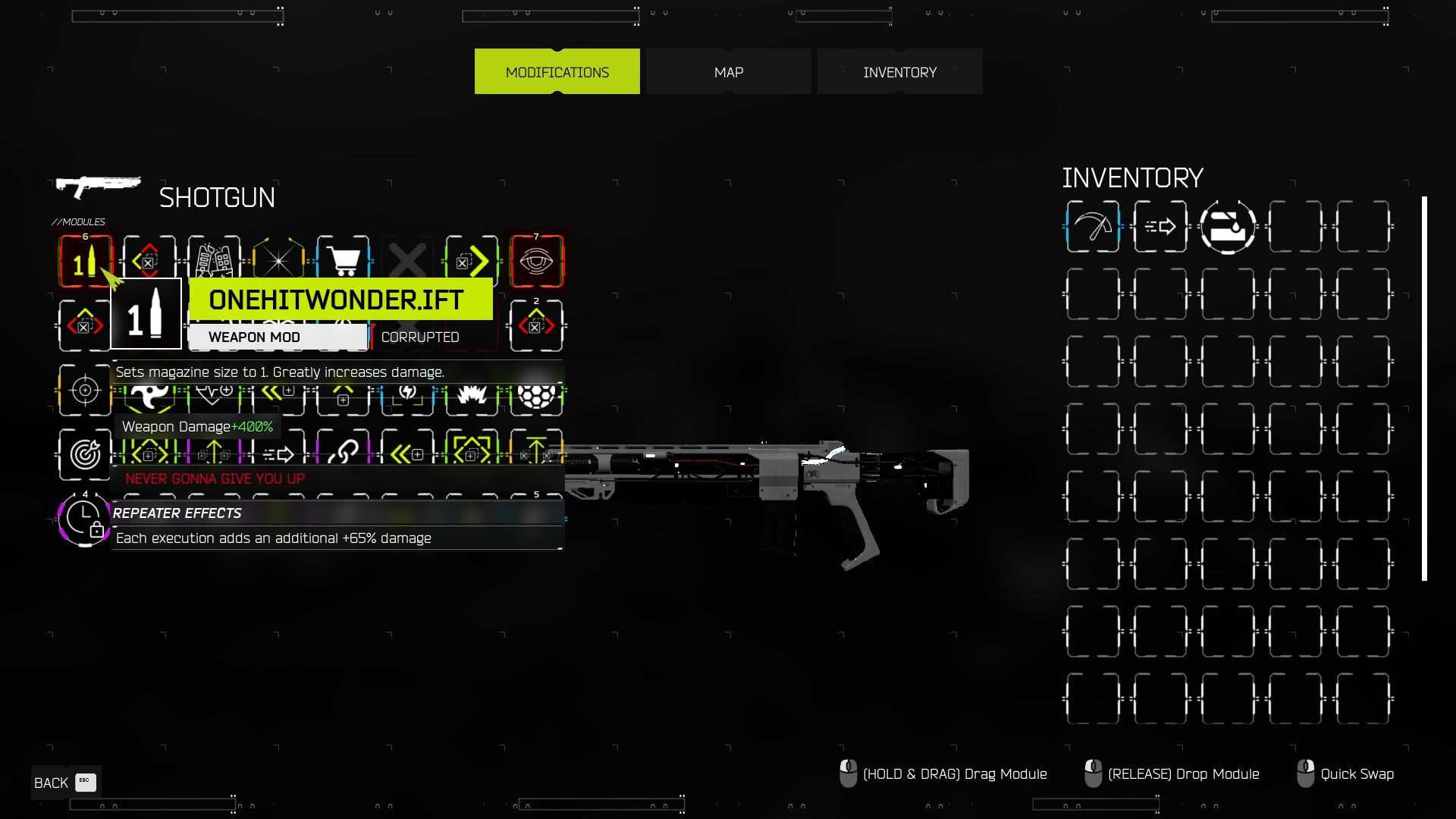Select the starburst sparkle module
The height and width of the screenshot is (819, 1456).
(278, 262)
